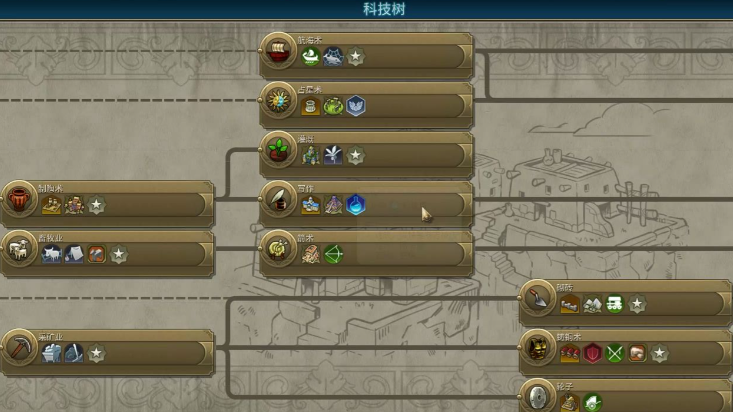Viewport: 733px width, 412px height.
Task: Click the green bow icon under Archery
Action: pyautogui.click(x=333, y=254)
